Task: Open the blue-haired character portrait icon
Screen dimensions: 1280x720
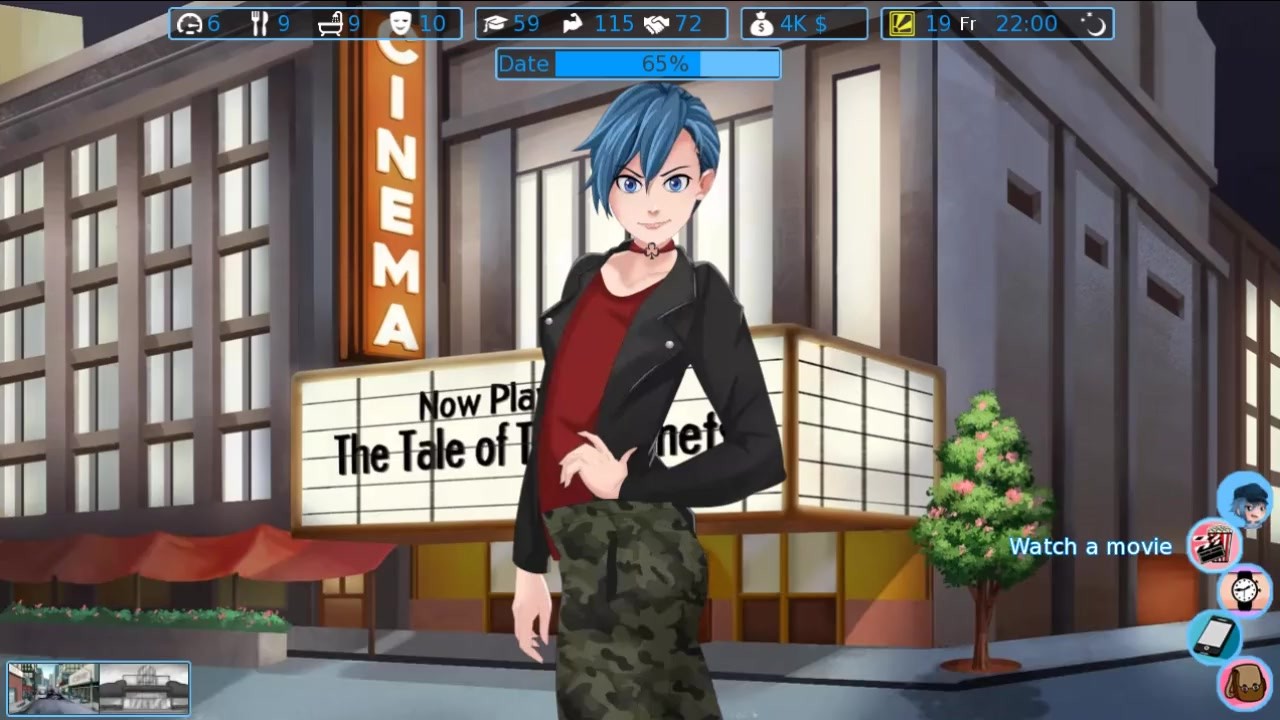Action: point(1244,500)
